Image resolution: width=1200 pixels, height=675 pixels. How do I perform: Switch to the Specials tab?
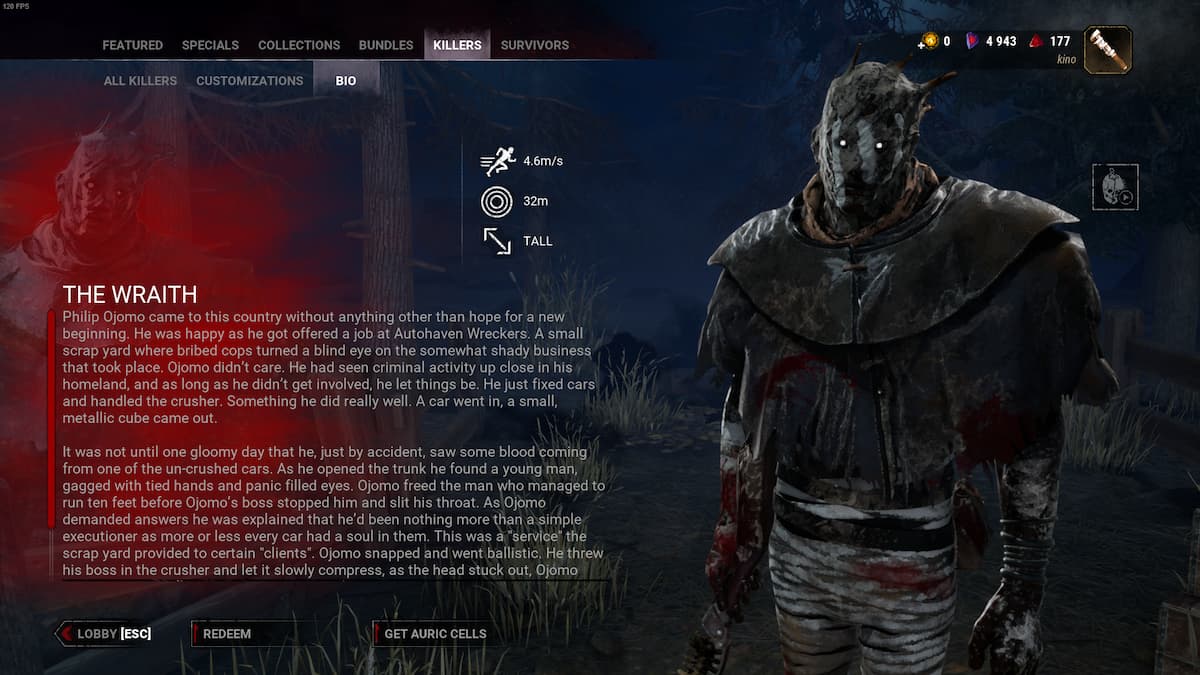[210, 45]
